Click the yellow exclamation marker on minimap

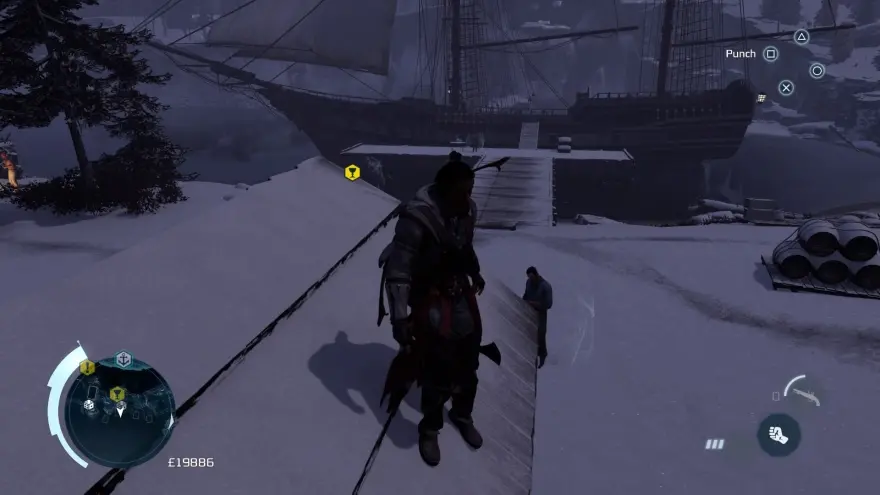pos(87,368)
